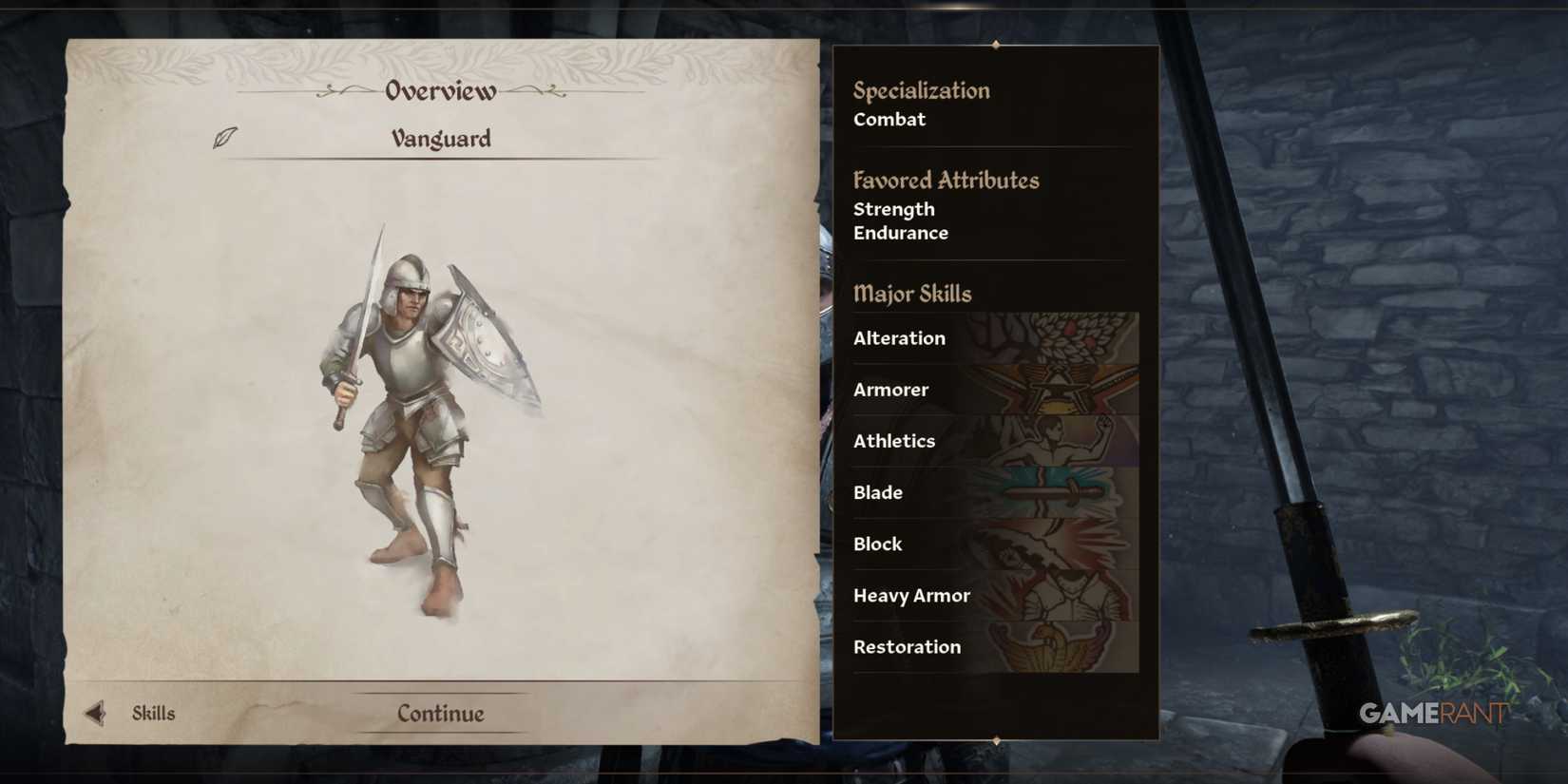The width and height of the screenshot is (1568, 784).
Task: Select the Overview tab header
Action: click(x=439, y=90)
